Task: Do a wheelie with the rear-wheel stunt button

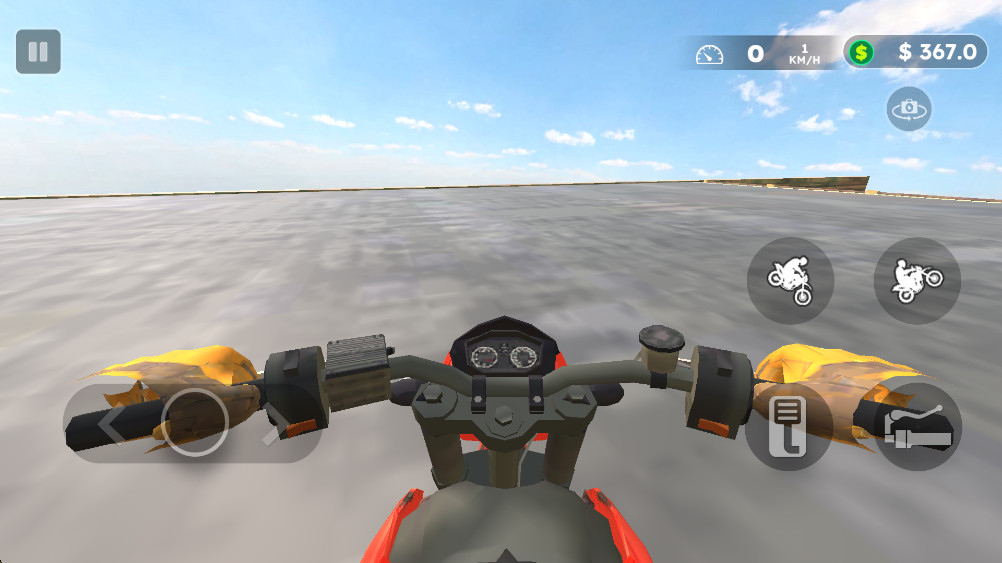Action: pos(917,280)
